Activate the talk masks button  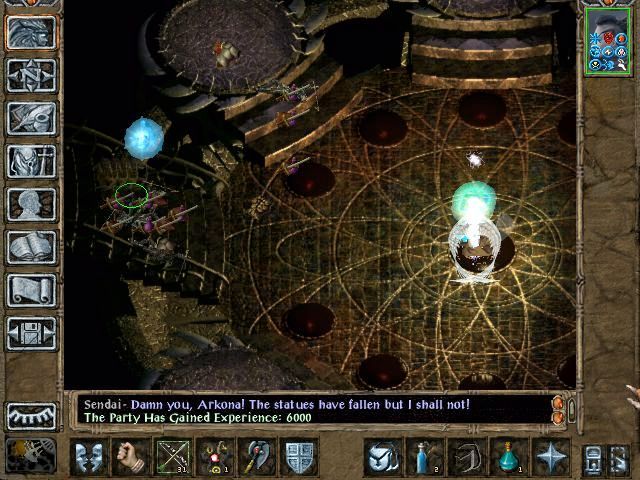[x=89, y=456]
